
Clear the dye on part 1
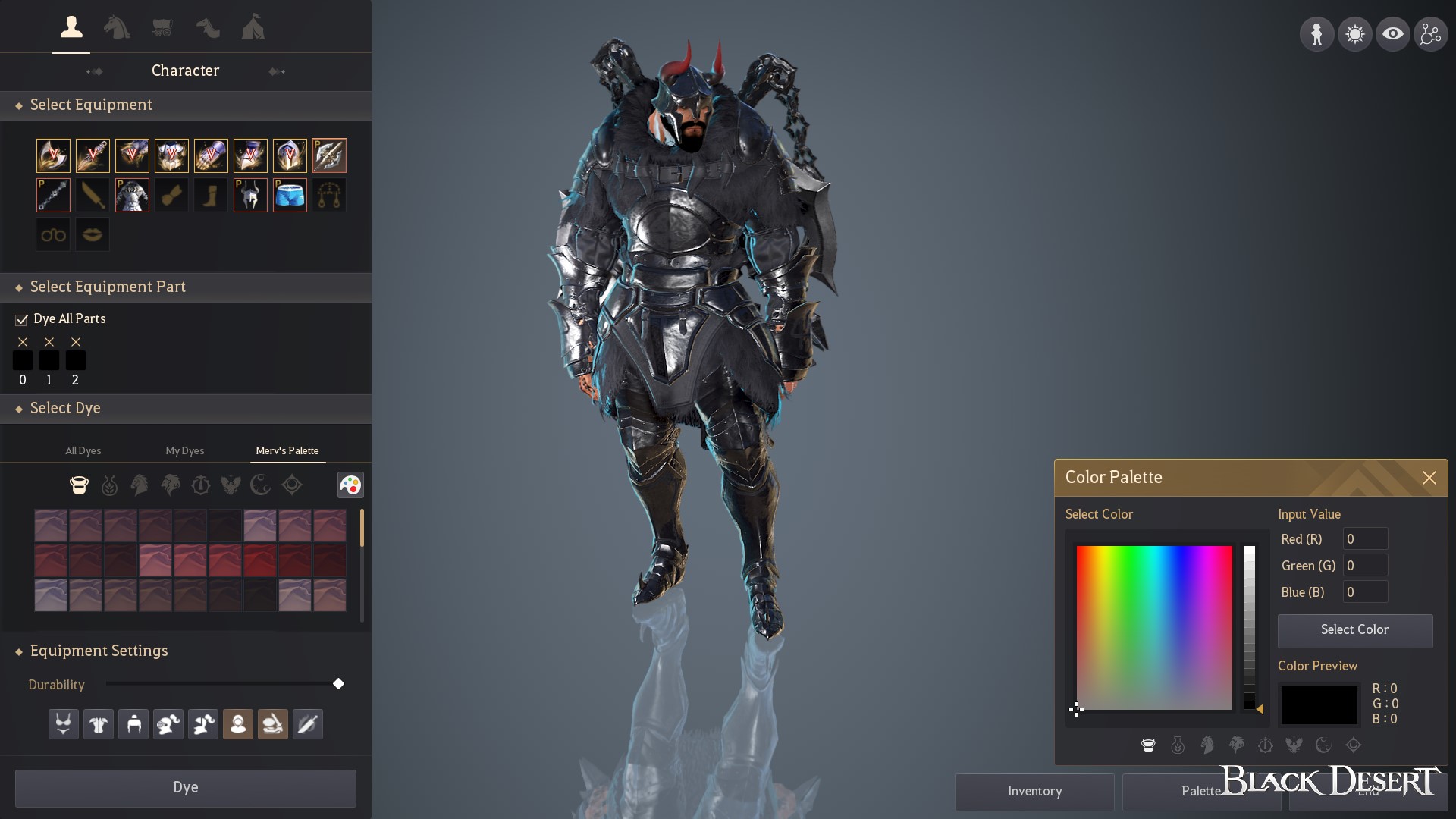coord(49,342)
